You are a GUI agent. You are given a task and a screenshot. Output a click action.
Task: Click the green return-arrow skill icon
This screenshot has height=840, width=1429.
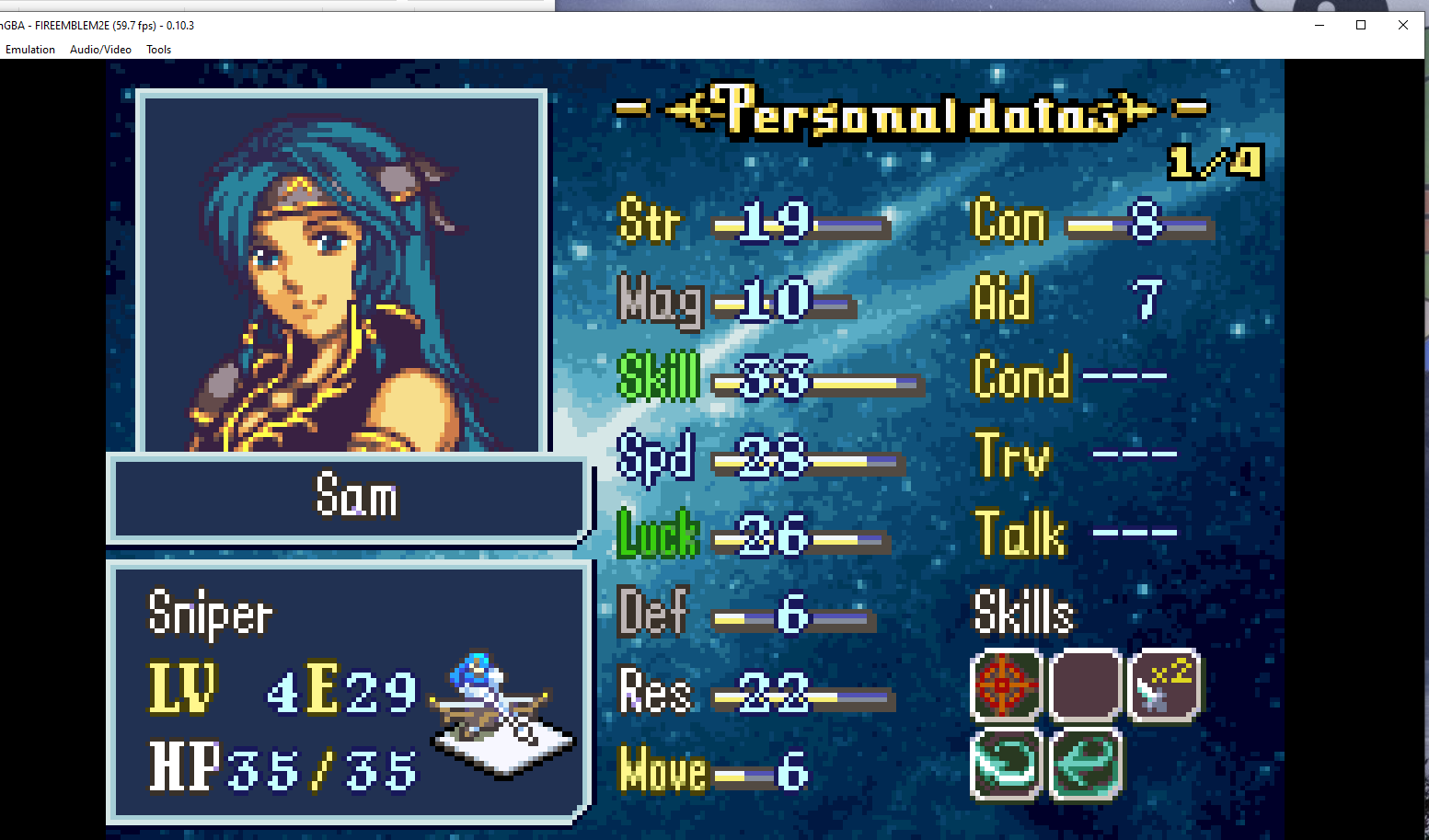tap(1085, 764)
